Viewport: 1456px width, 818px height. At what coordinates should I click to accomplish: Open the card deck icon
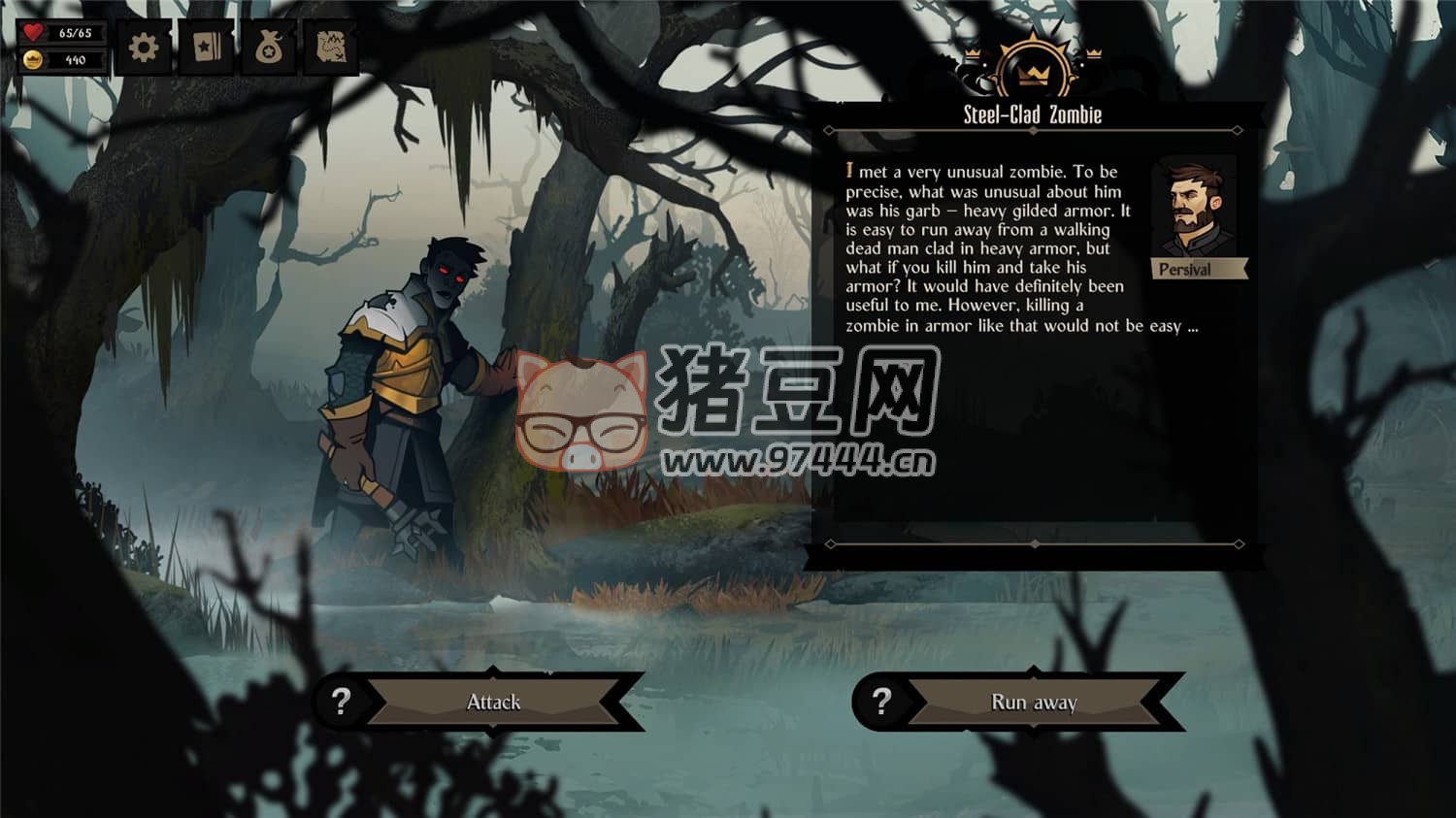pos(206,48)
